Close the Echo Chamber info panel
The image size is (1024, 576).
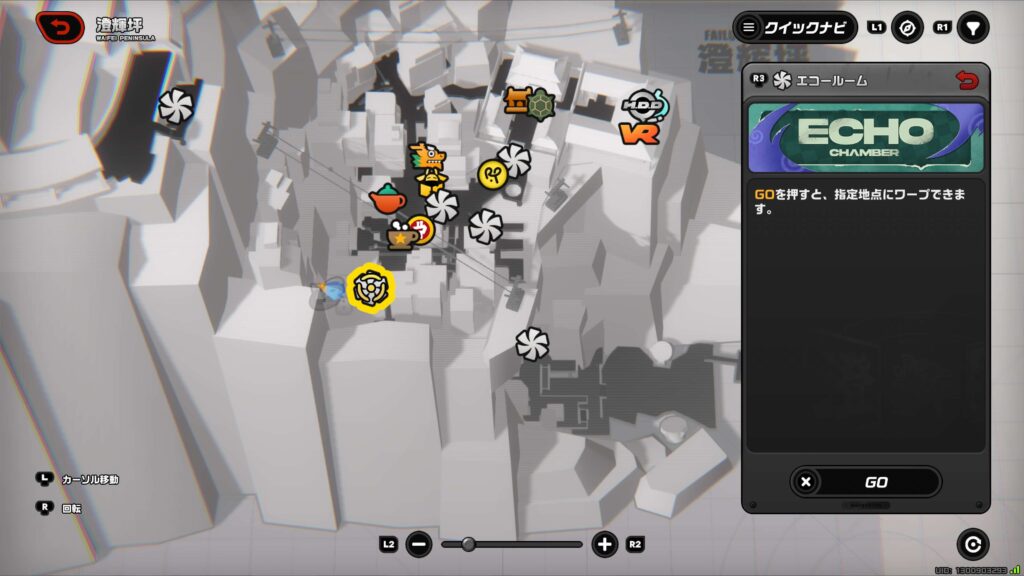point(966,81)
